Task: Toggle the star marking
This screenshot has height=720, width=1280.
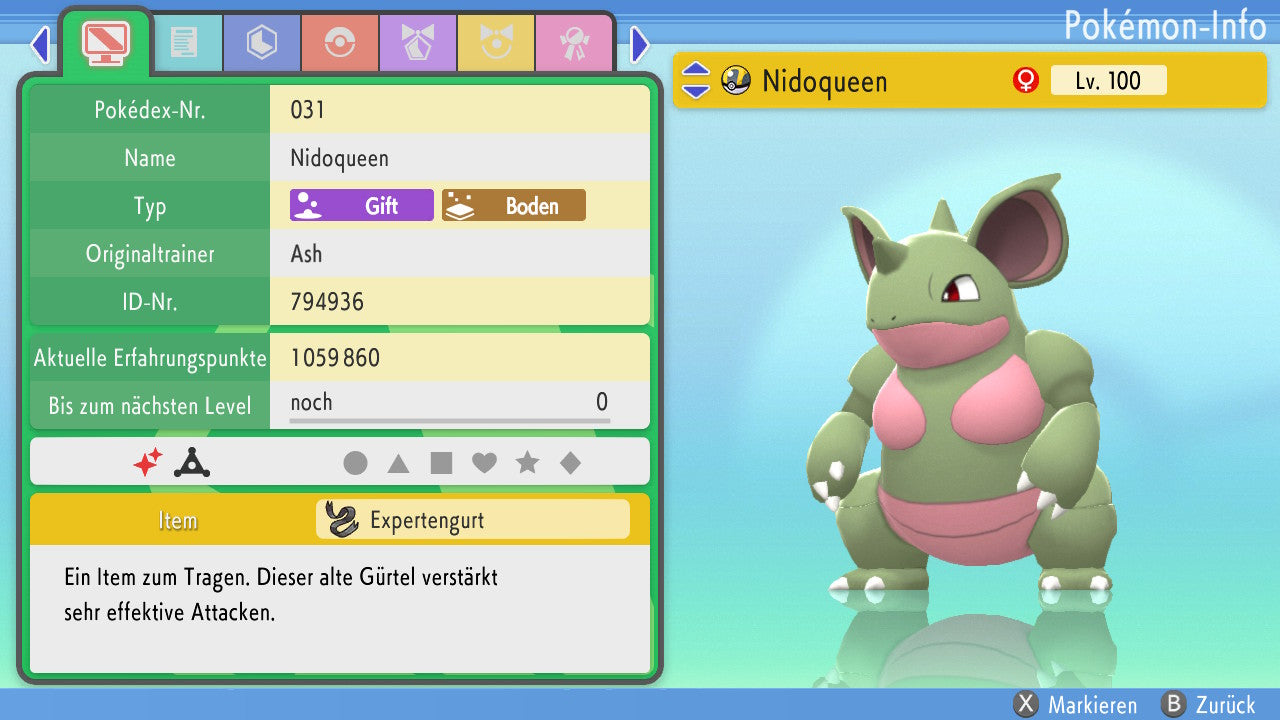Action: (527, 463)
